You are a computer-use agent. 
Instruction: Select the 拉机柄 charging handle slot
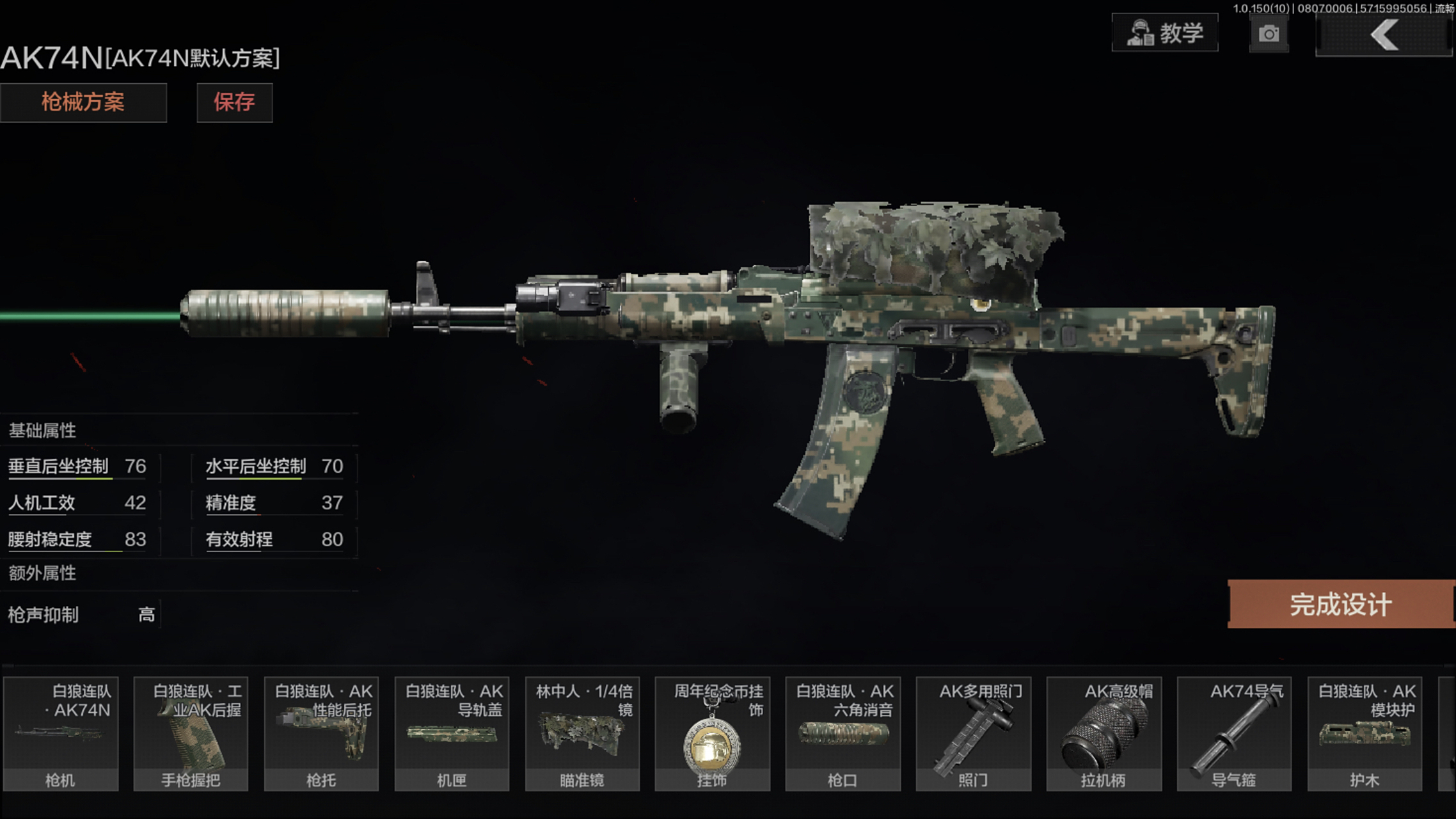(1104, 734)
